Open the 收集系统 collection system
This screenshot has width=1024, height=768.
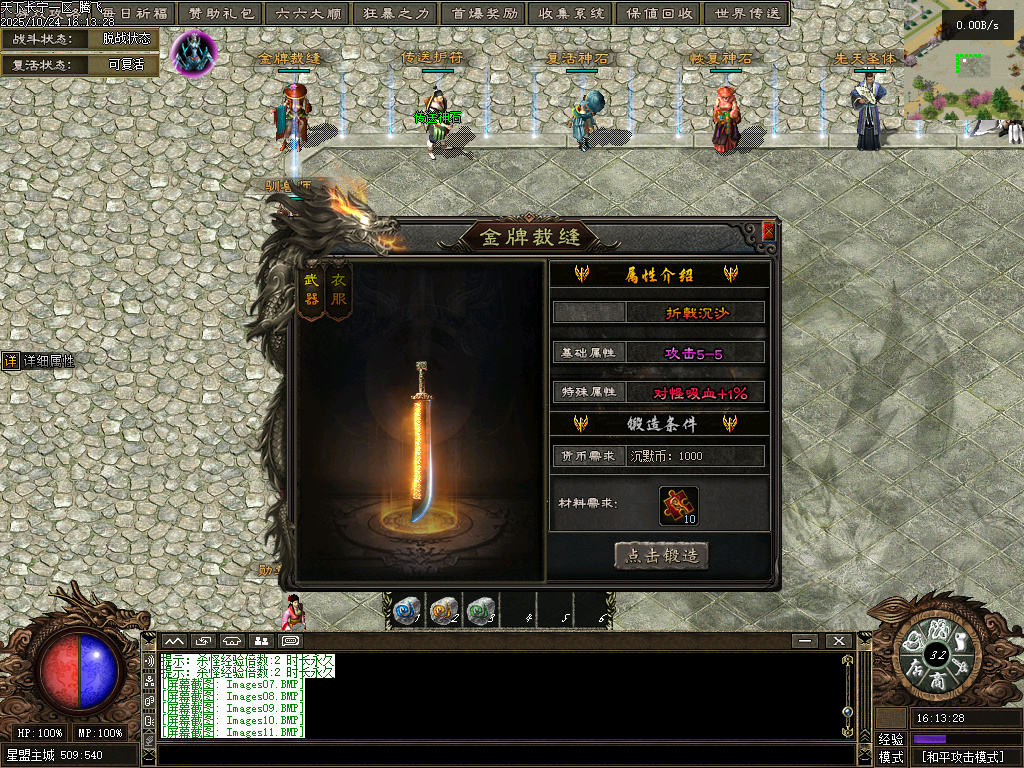tap(570, 13)
